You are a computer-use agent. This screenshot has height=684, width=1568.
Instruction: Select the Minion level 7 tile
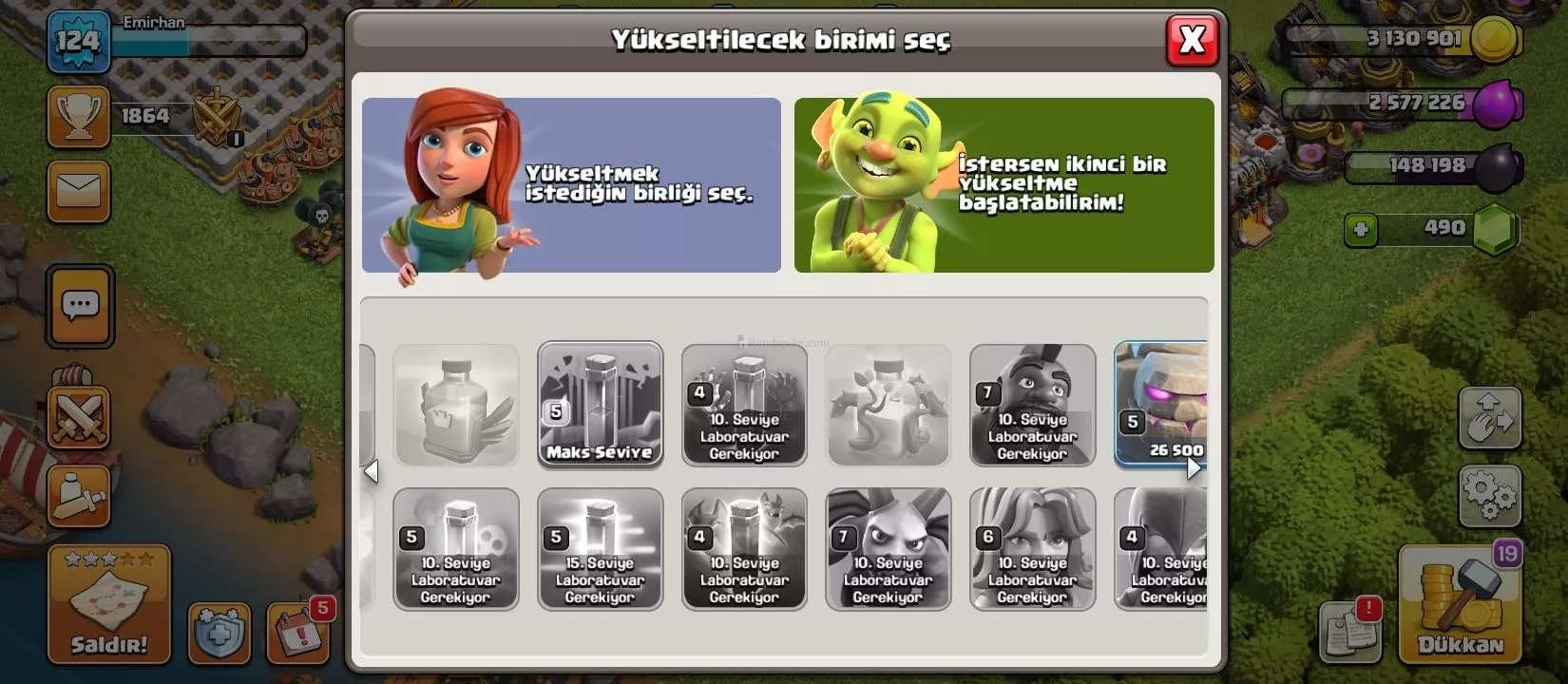[888, 549]
